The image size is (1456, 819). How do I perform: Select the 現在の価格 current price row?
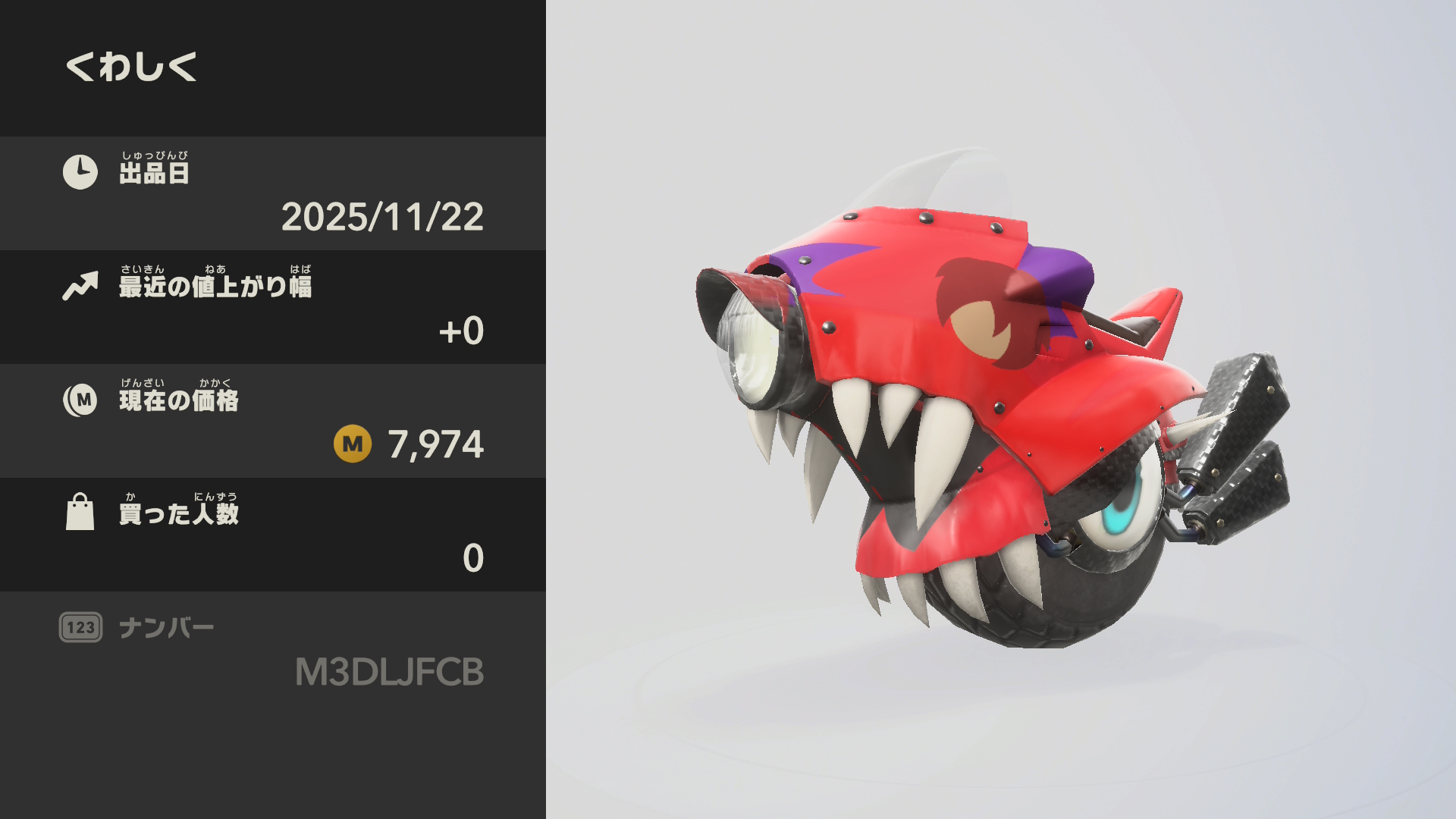(x=273, y=421)
